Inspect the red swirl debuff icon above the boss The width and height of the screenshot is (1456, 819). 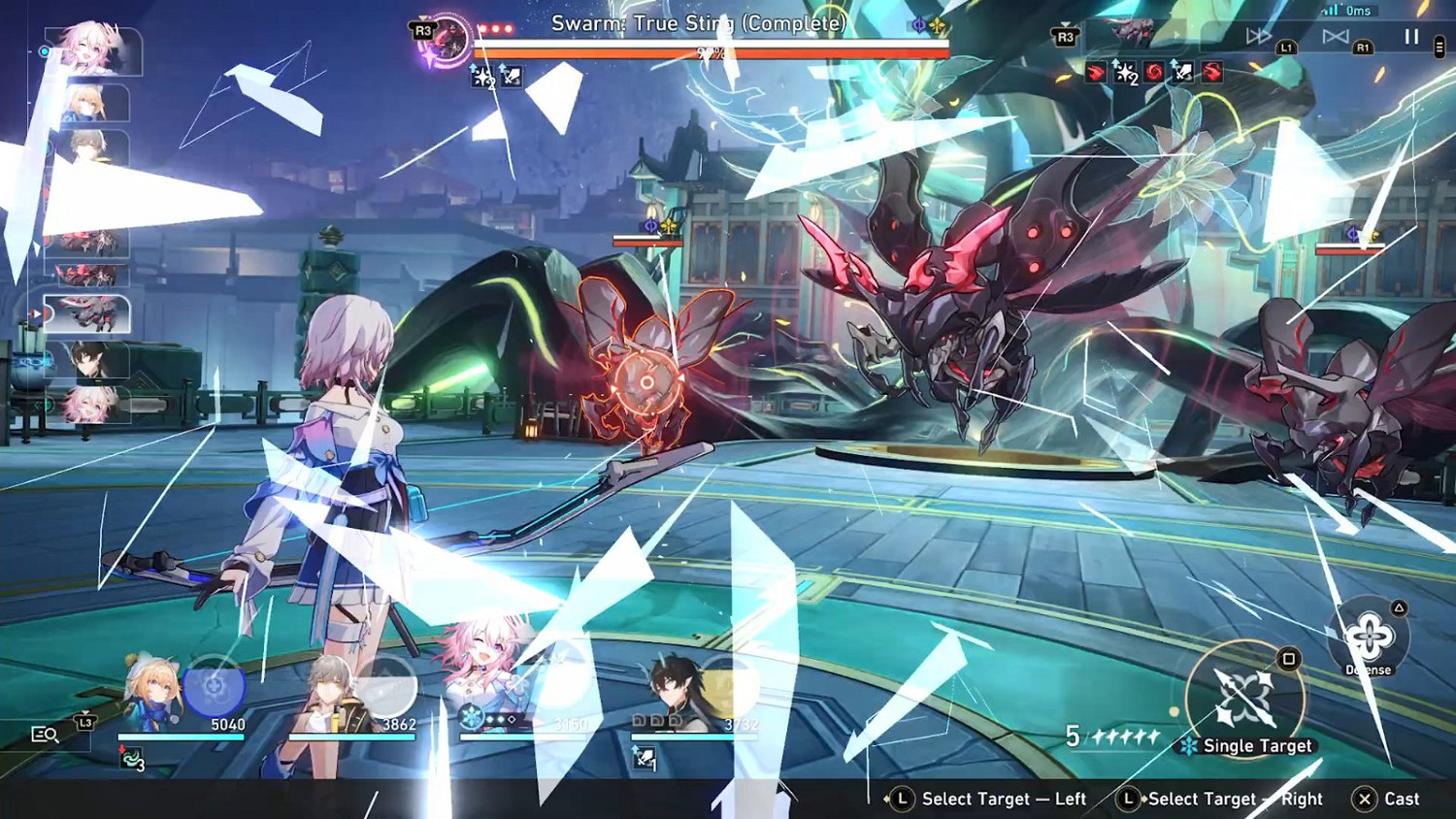click(x=1152, y=74)
